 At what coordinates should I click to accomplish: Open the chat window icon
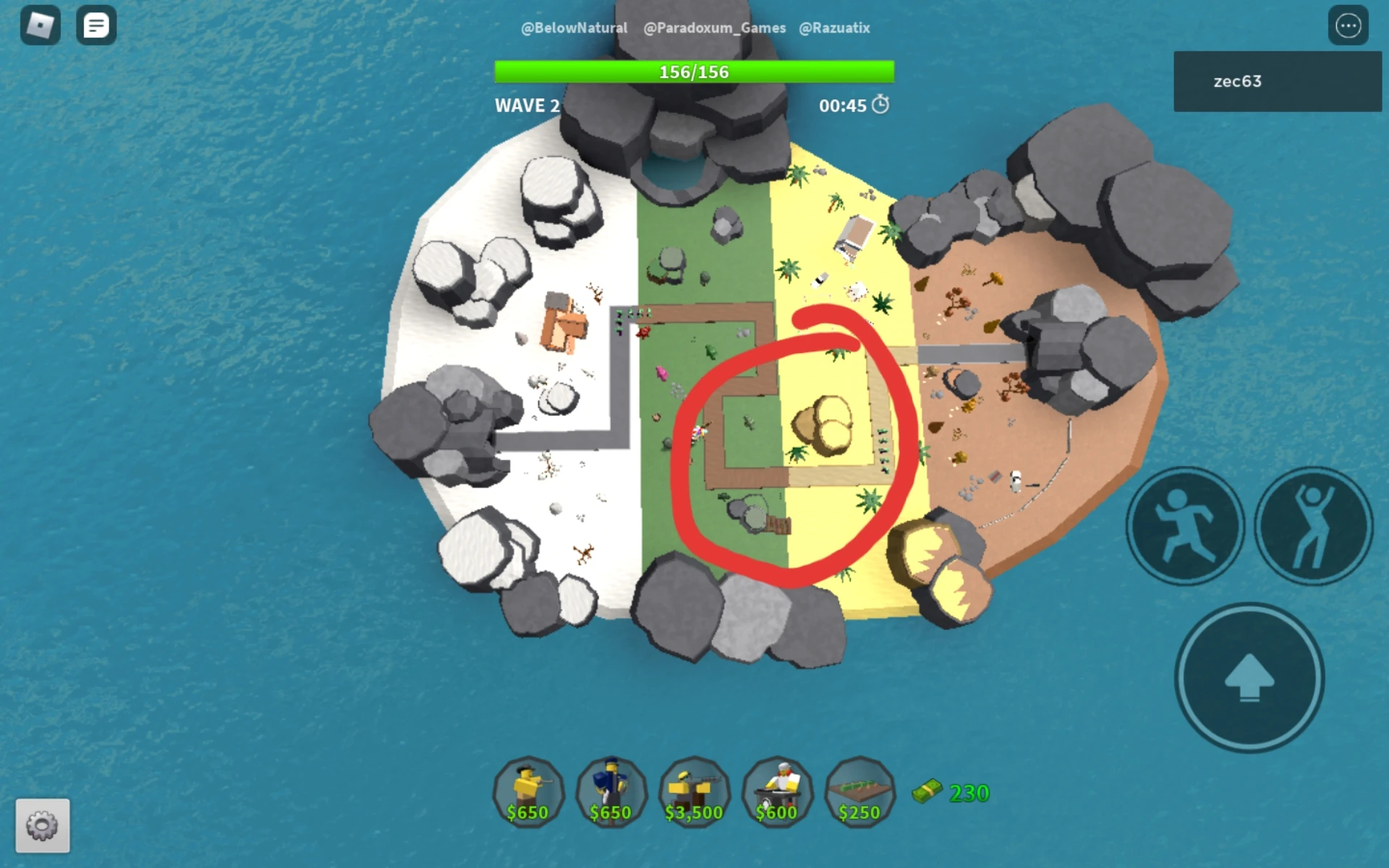[96, 26]
